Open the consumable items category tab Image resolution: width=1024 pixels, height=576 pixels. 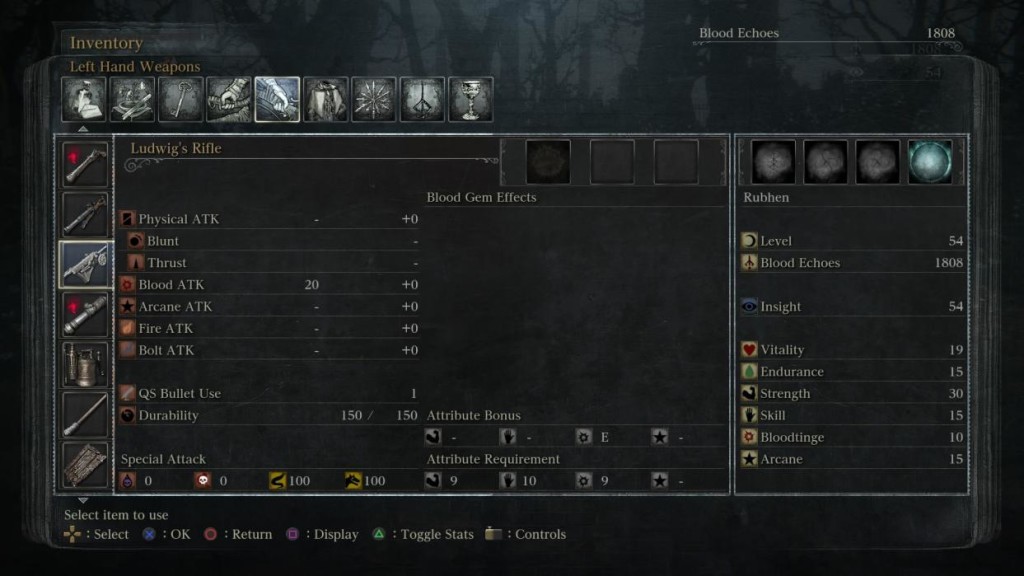pyautogui.click(x=84, y=100)
